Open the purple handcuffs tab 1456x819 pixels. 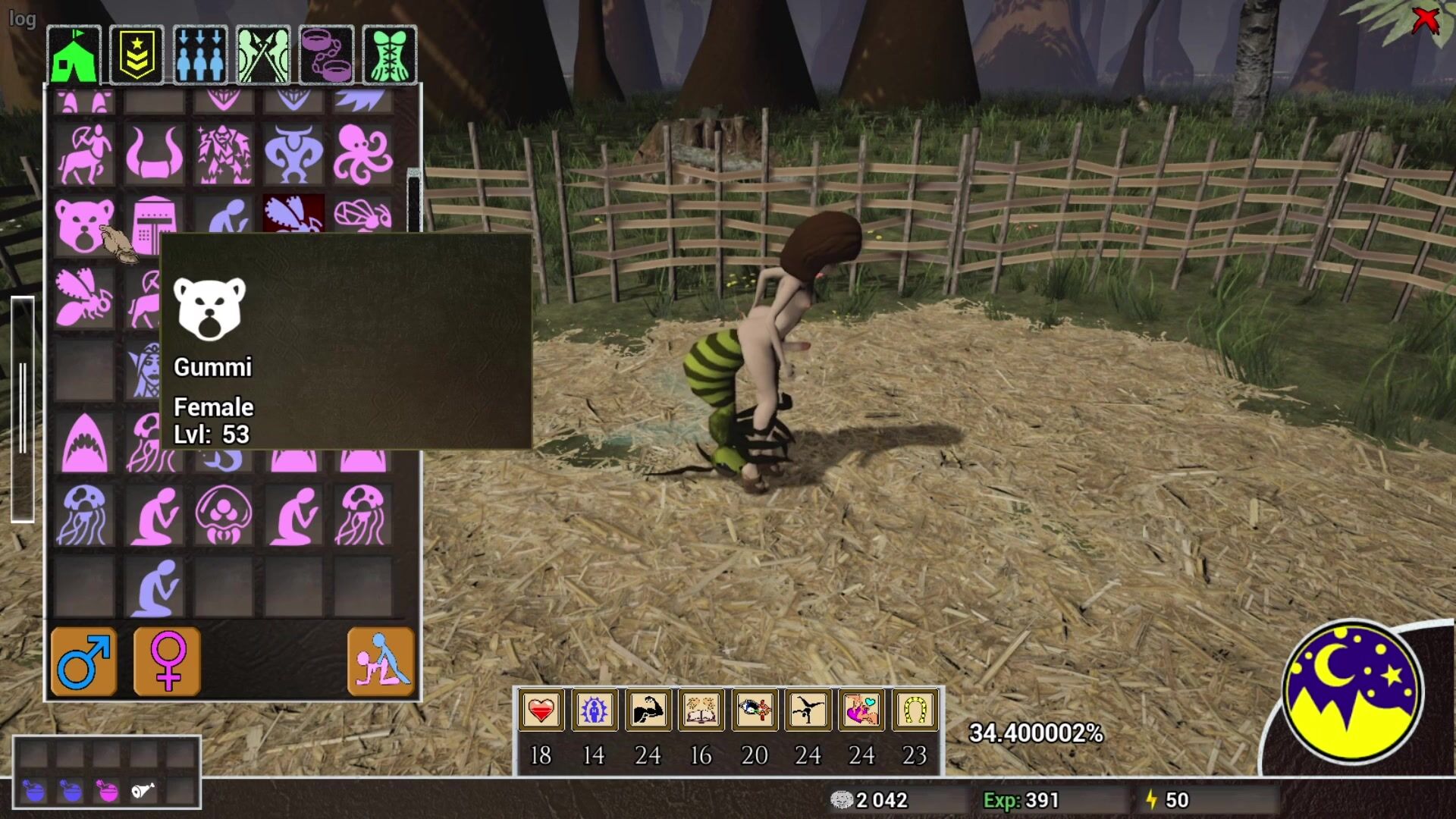327,55
